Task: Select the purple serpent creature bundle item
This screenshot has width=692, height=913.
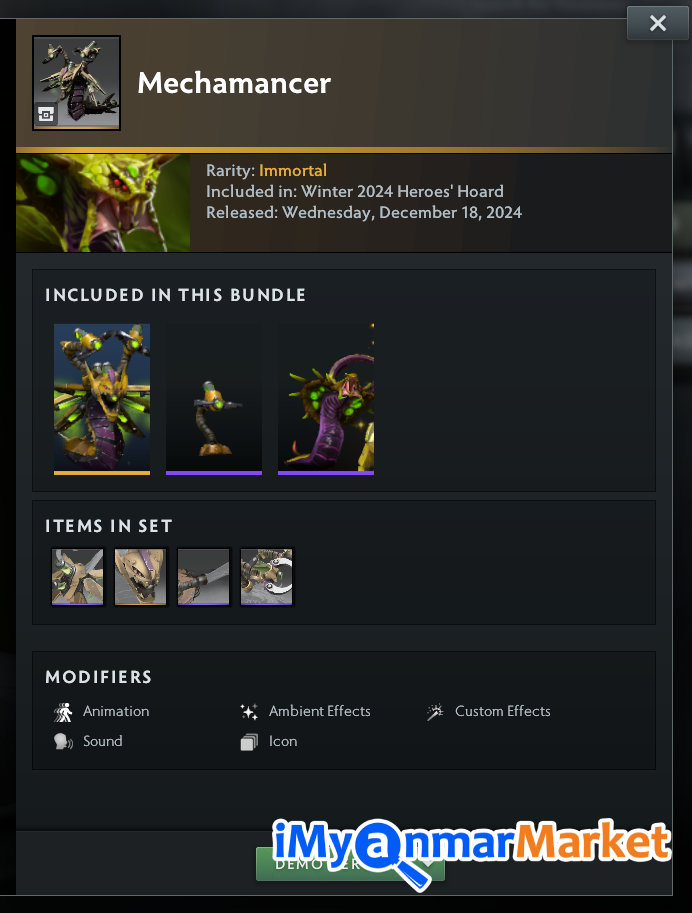Action: [326, 398]
